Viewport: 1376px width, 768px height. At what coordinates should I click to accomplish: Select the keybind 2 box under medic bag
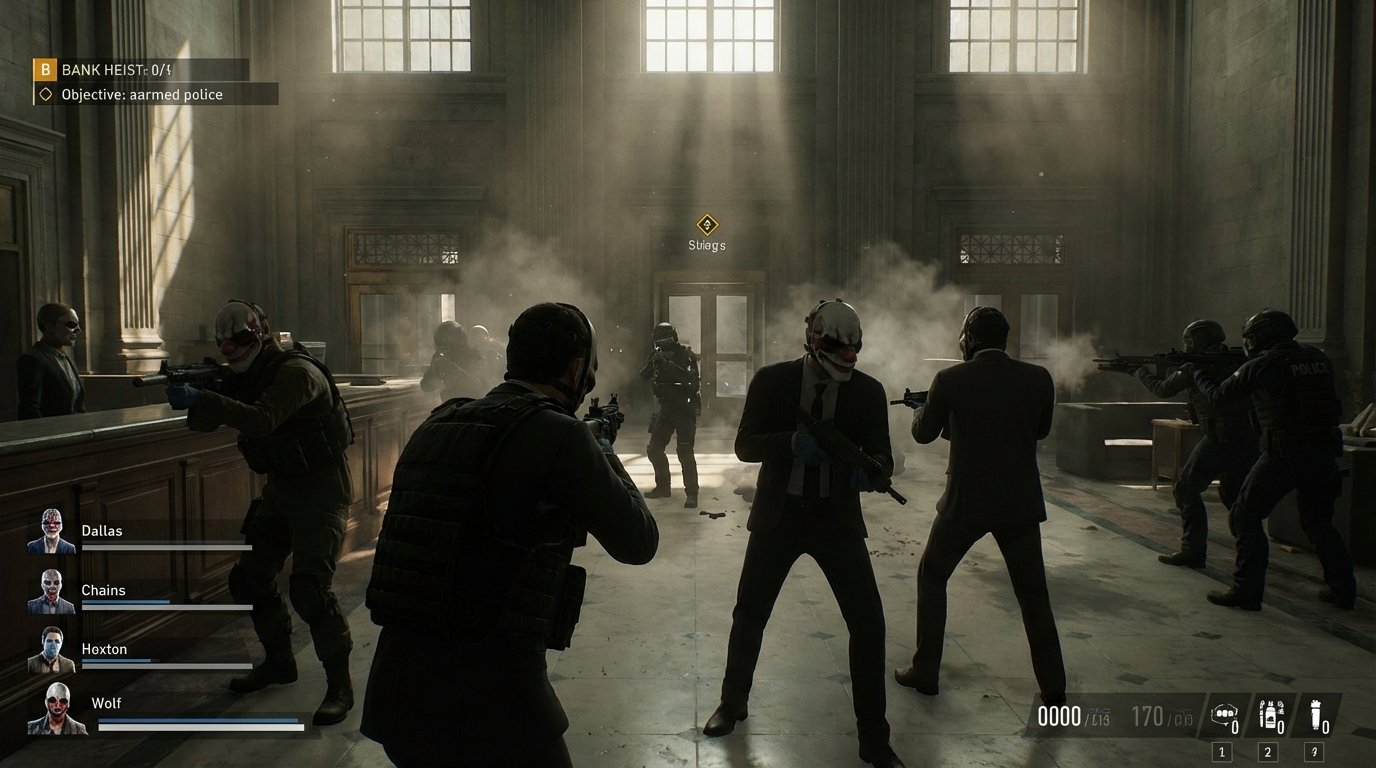click(x=1268, y=751)
